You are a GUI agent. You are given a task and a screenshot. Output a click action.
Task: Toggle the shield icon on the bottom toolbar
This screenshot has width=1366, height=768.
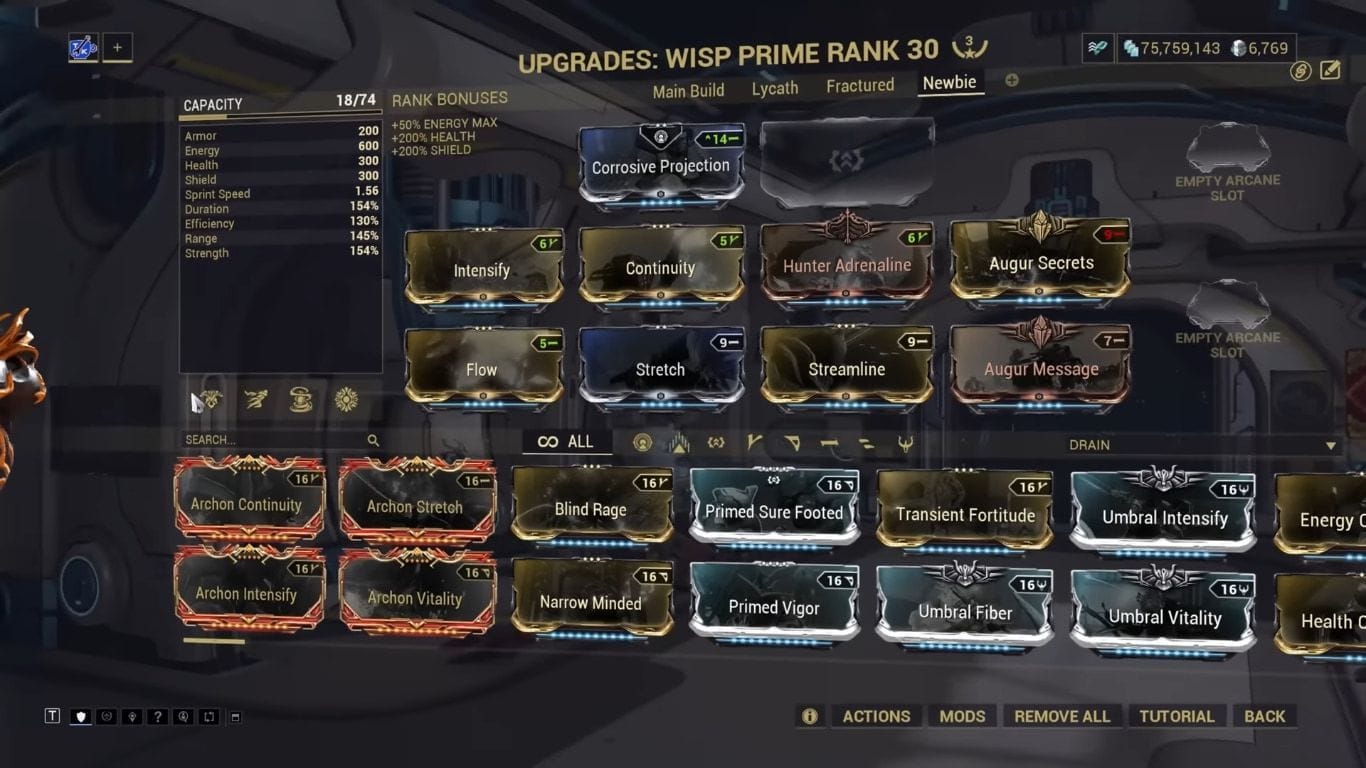[80, 716]
